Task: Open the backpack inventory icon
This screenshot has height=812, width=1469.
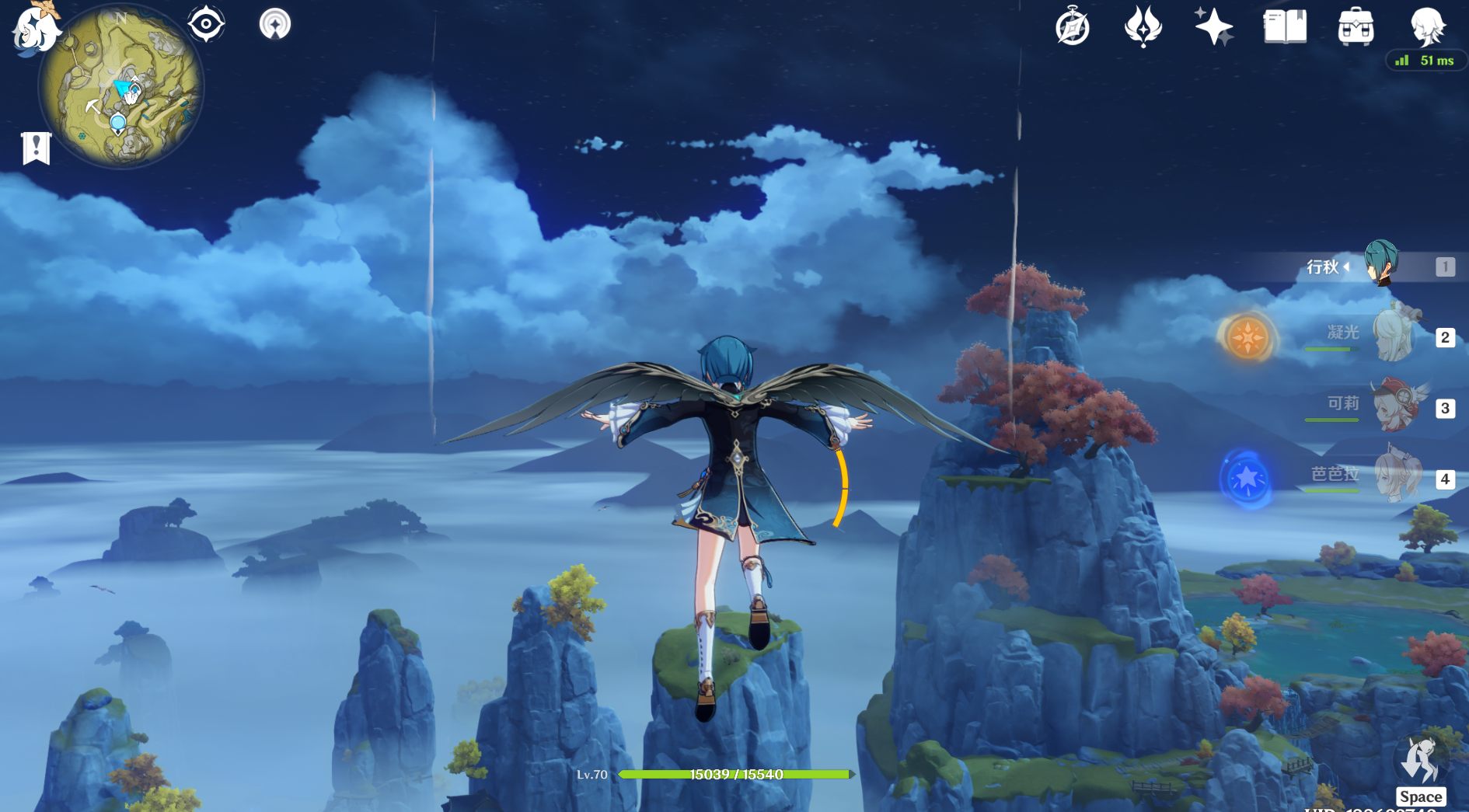Action: tap(1356, 26)
